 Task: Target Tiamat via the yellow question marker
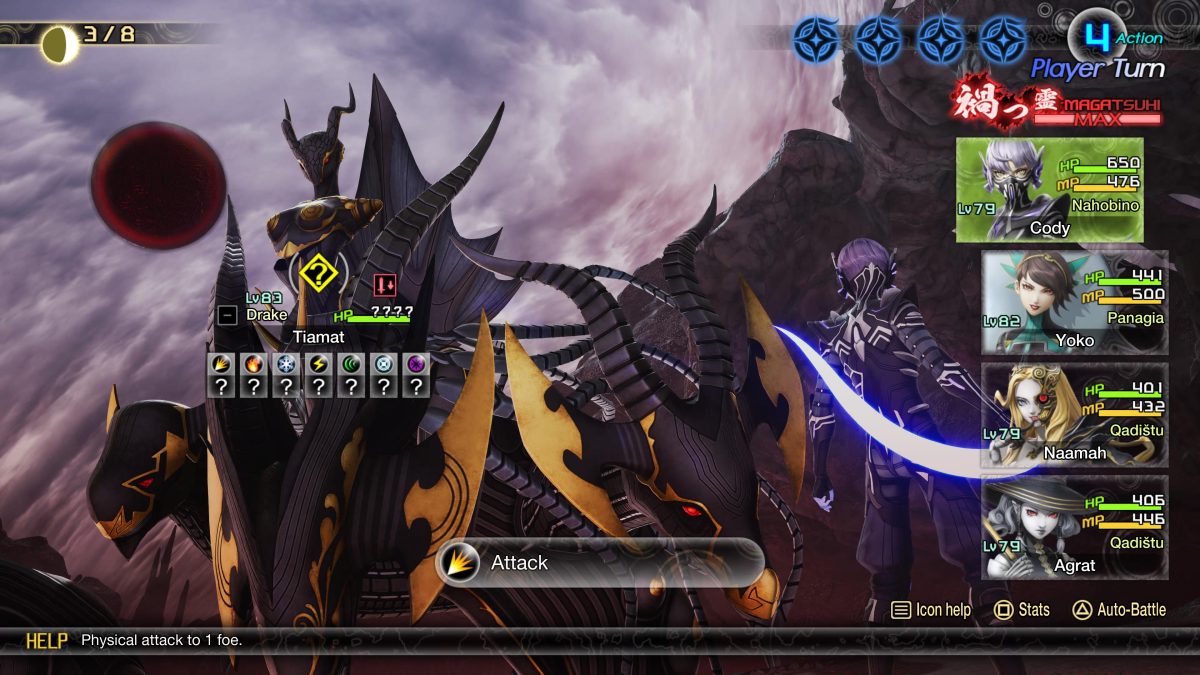point(318,271)
